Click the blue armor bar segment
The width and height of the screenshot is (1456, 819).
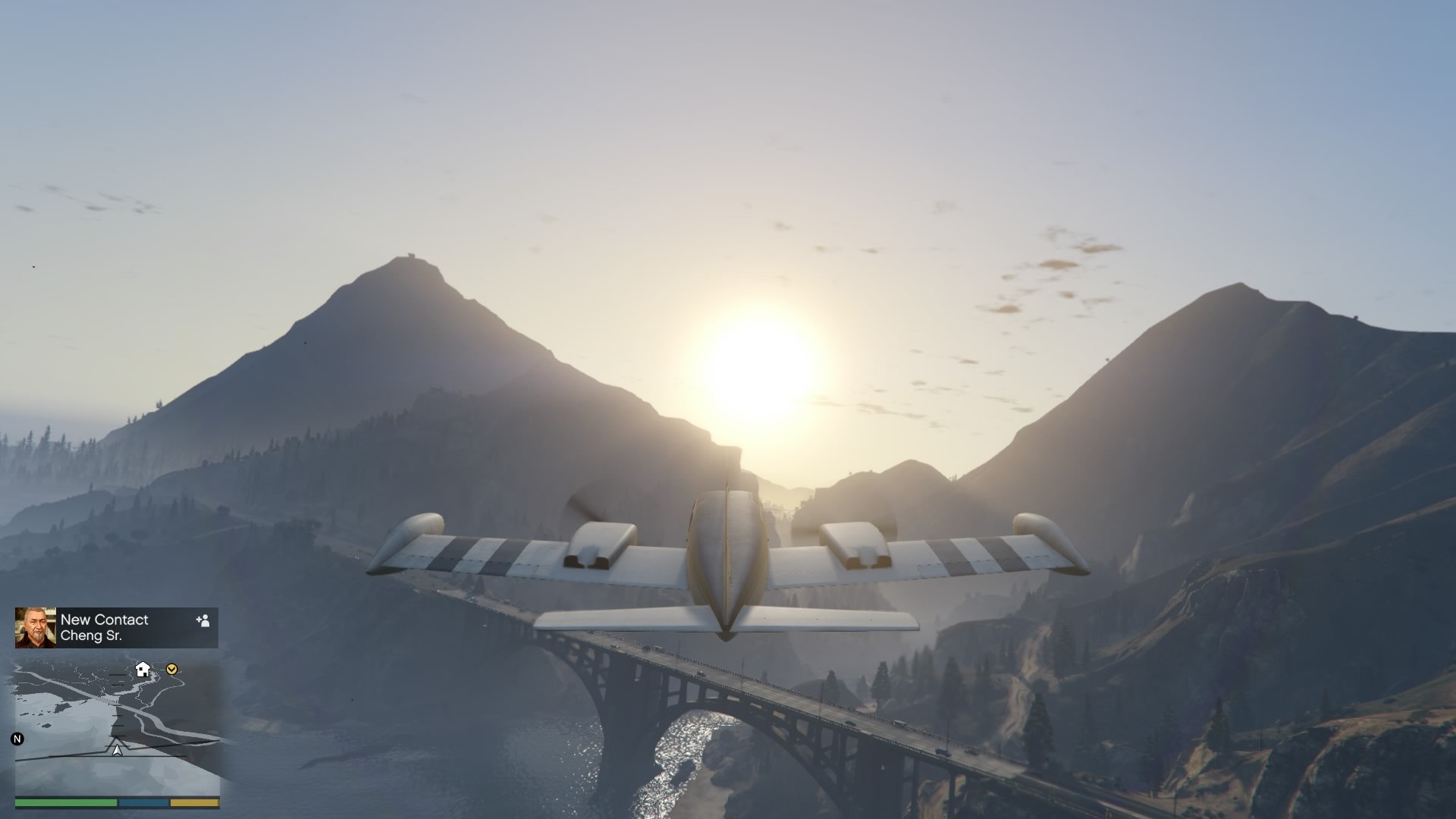pos(143,802)
